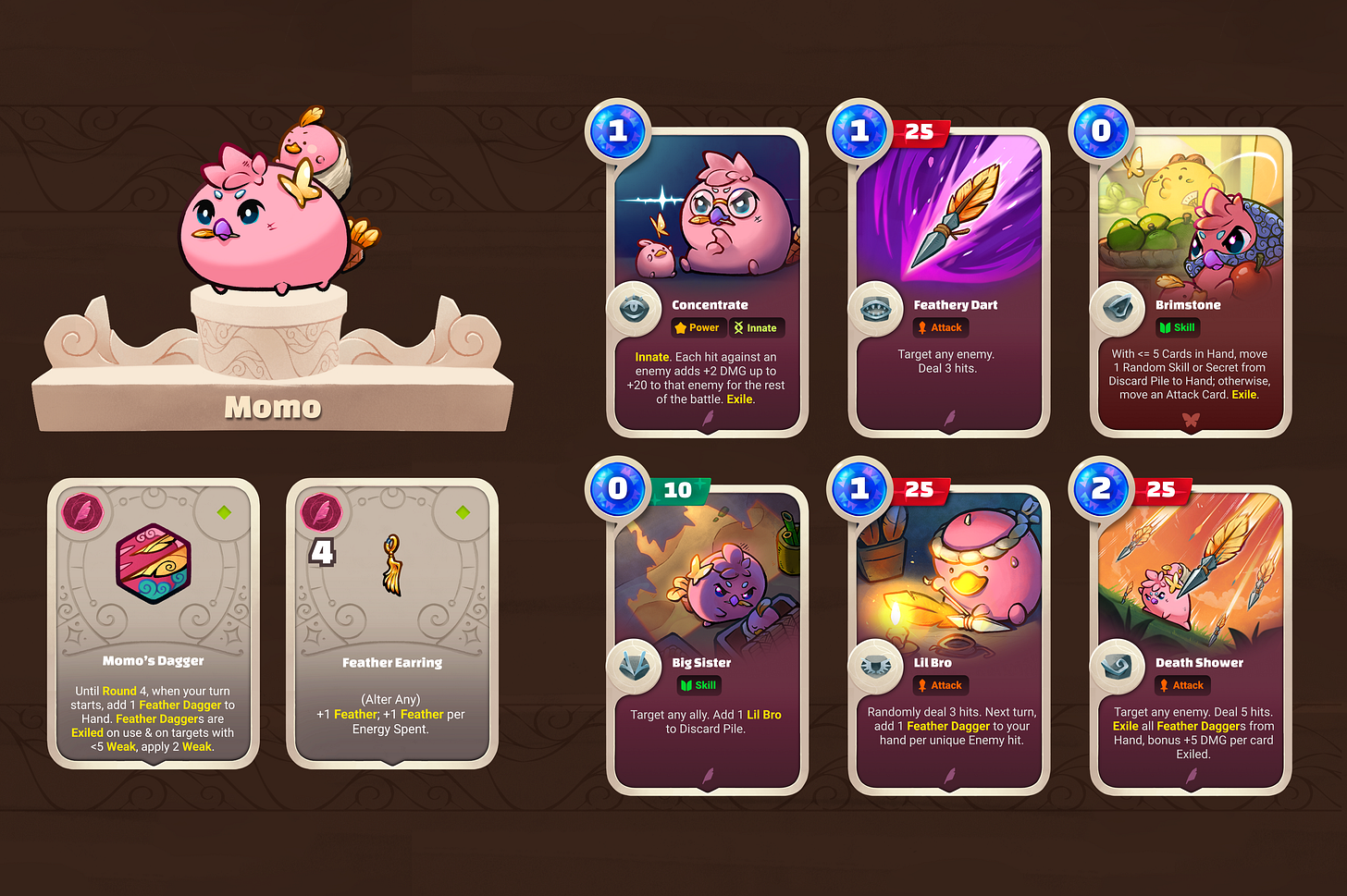
Task: Select the mouth part icon on Lil Bro
Action: pyautogui.click(x=876, y=667)
